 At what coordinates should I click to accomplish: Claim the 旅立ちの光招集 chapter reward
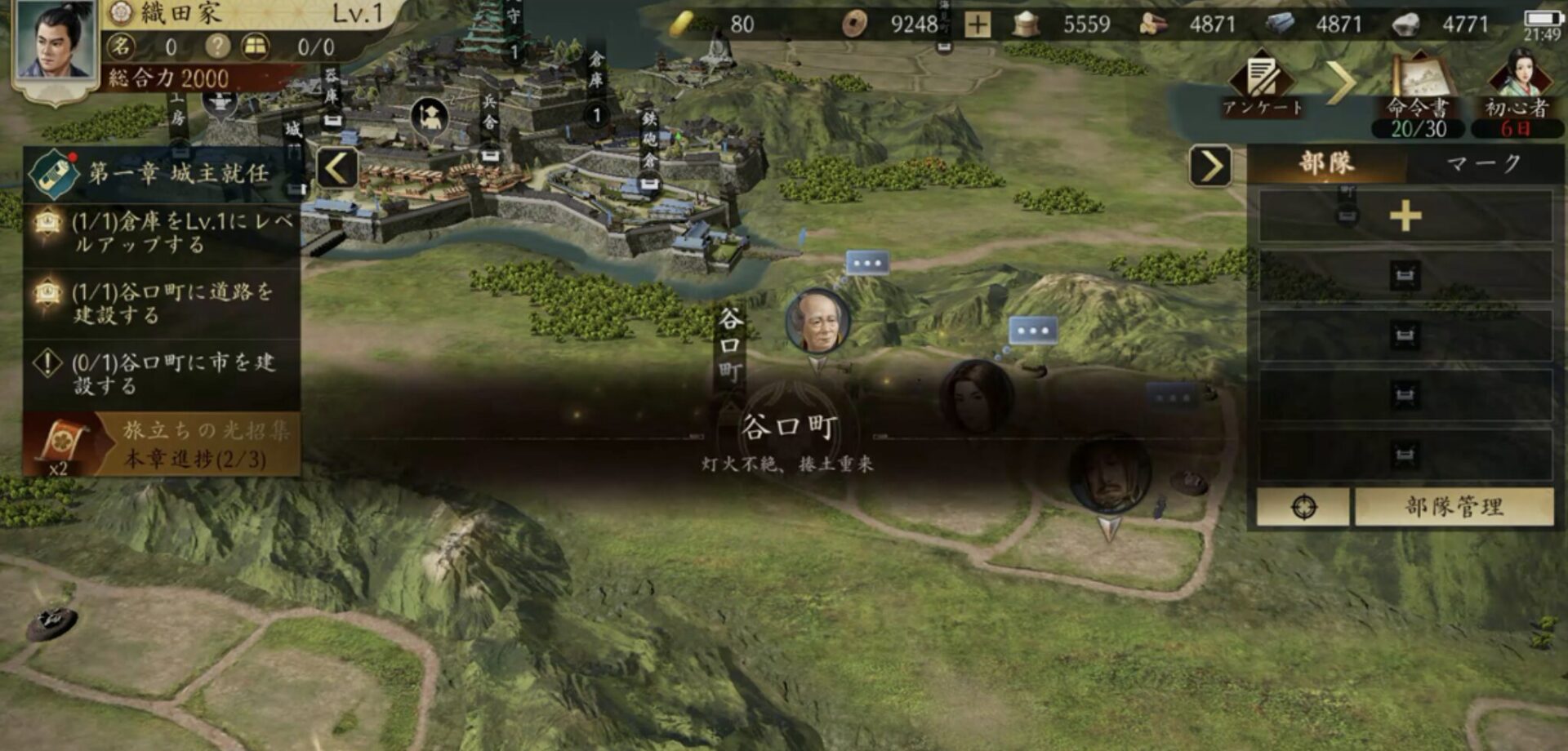162,444
